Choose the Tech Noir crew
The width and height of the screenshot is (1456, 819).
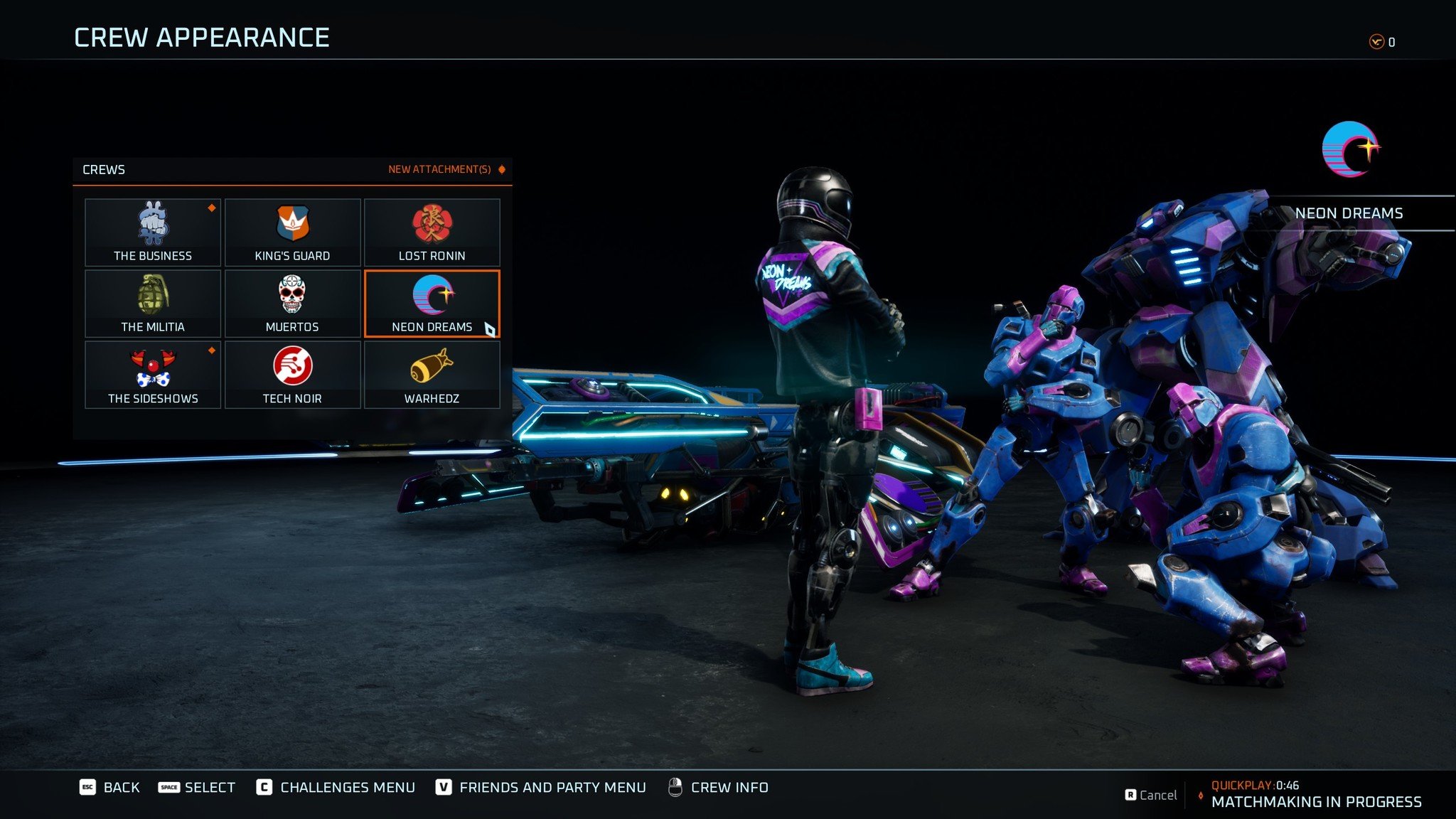pyautogui.click(x=292, y=375)
